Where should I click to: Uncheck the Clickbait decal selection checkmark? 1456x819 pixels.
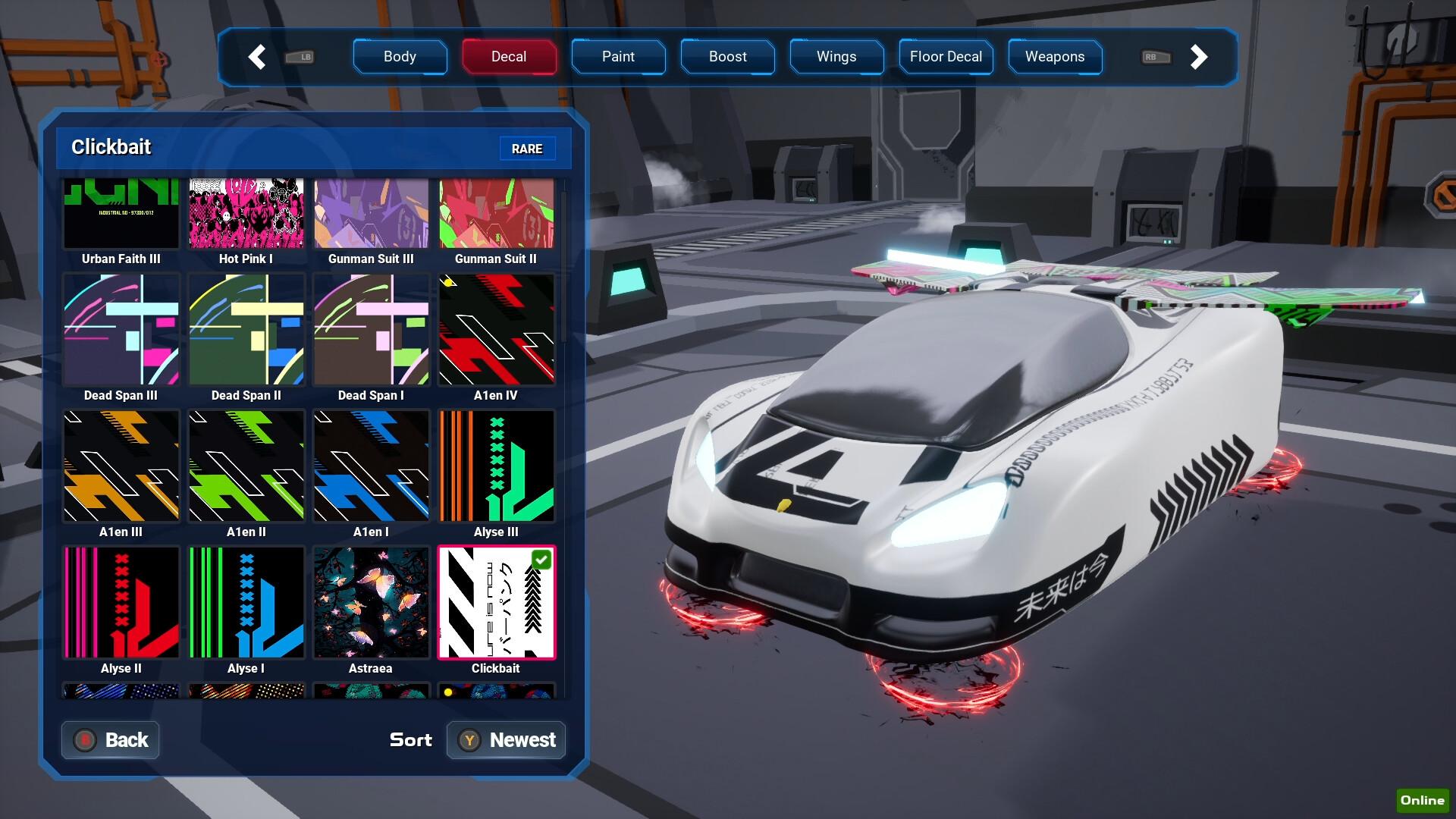pyautogui.click(x=541, y=560)
